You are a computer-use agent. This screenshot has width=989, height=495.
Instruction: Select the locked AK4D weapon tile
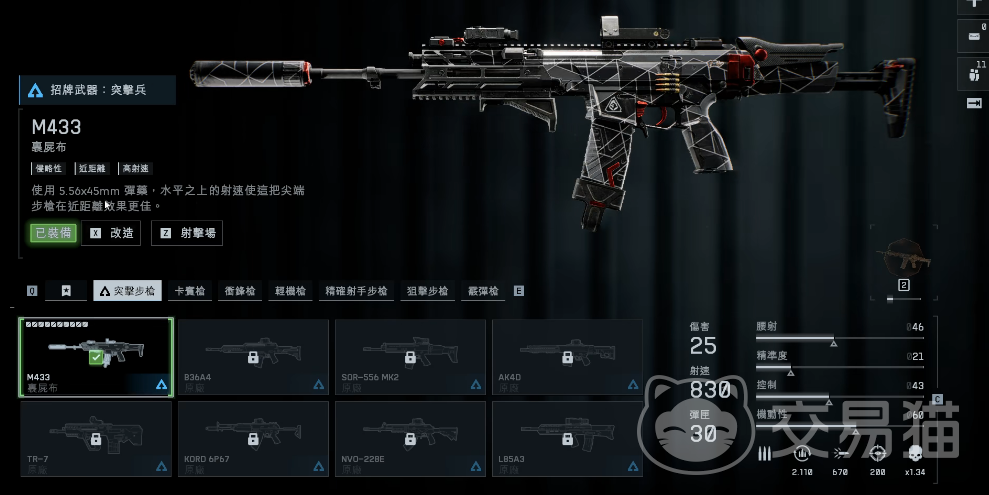(x=567, y=357)
